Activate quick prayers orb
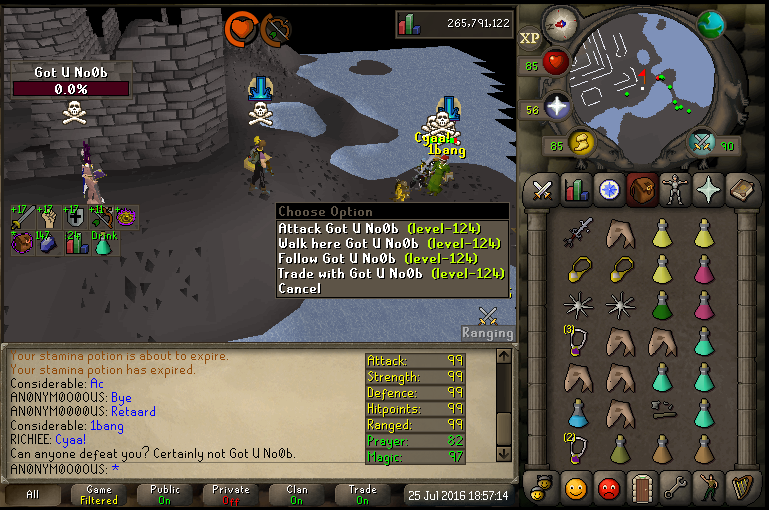The width and height of the screenshot is (769, 510). 556,106
